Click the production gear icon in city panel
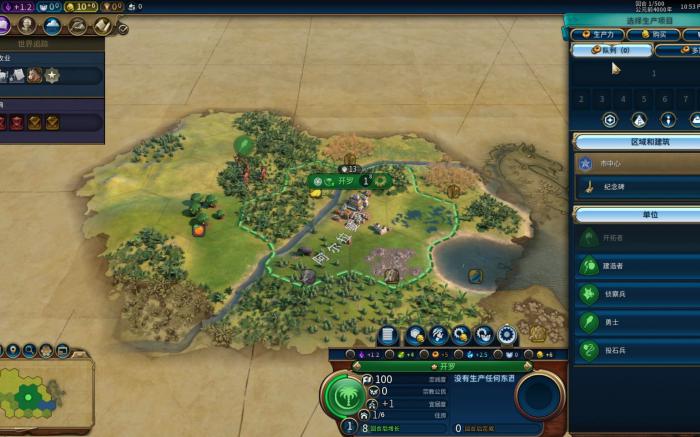The image size is (700, 437). pyautogui.click(x=507, y=335)
